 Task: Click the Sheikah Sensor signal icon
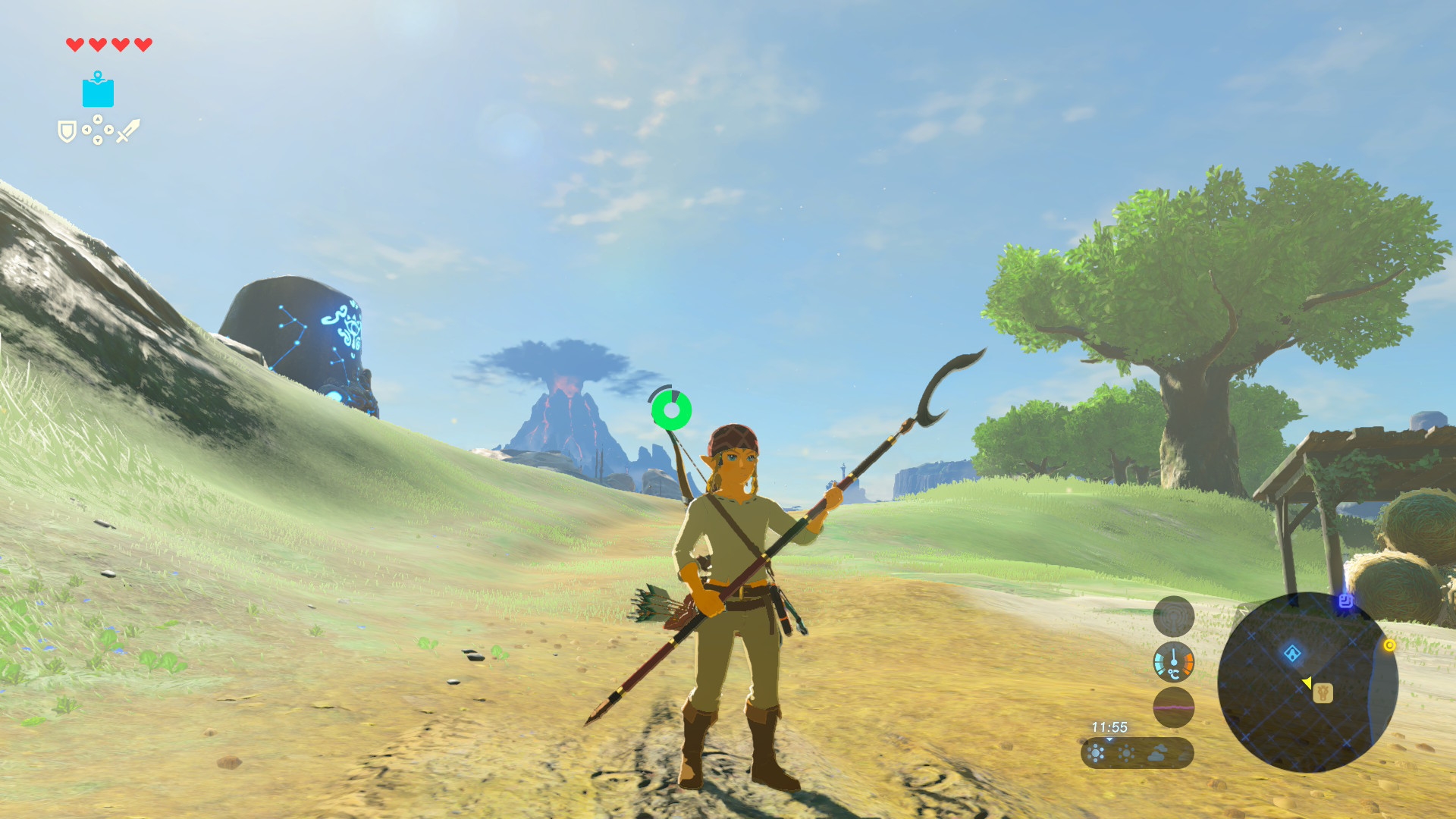[x=1173, y=617]
